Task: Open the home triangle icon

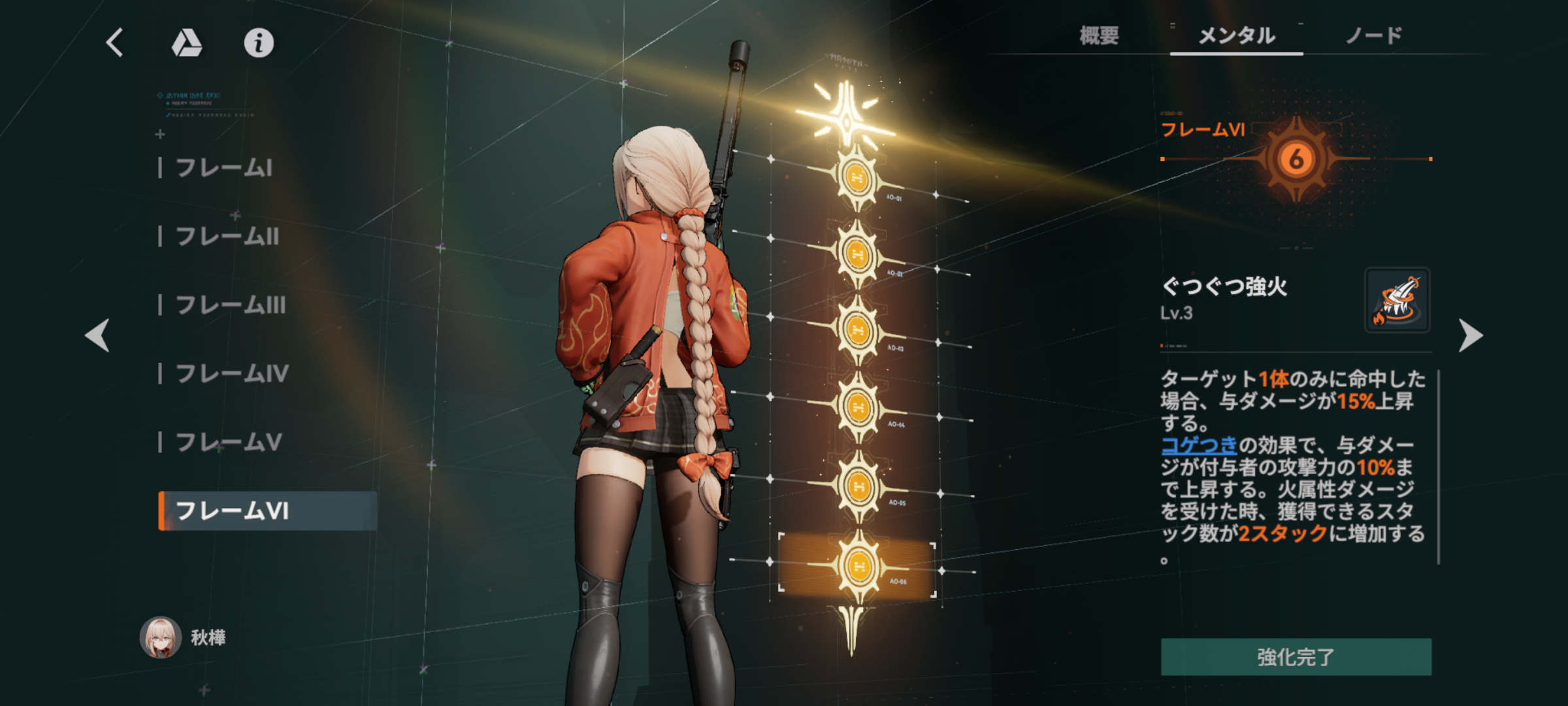Action: [187, 43]
